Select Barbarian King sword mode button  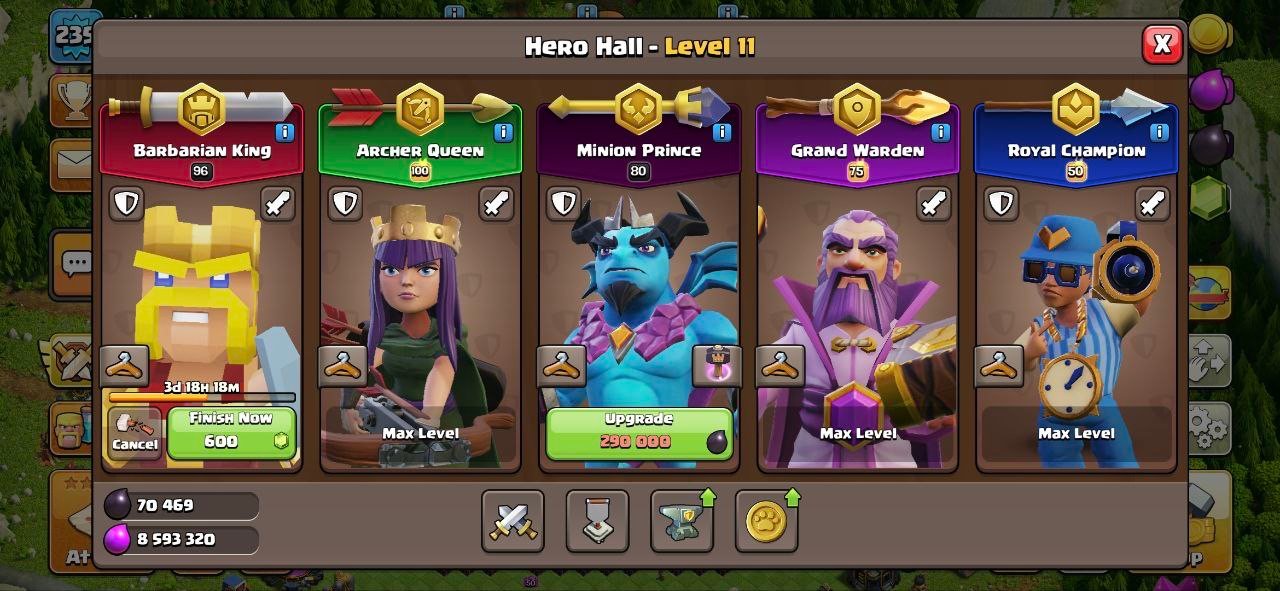278,204
